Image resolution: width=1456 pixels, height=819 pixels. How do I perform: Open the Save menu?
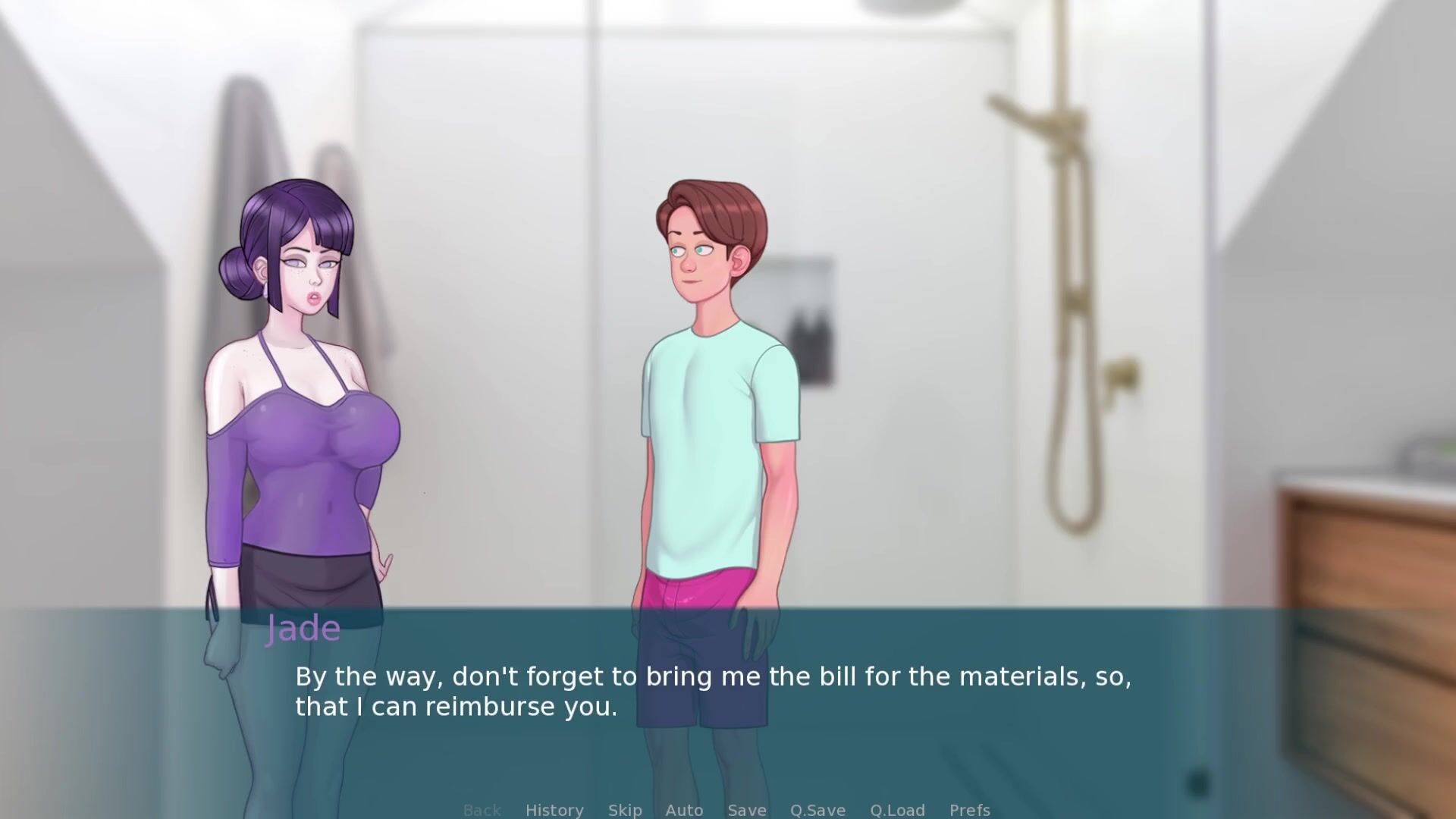(x=747, y=810)
